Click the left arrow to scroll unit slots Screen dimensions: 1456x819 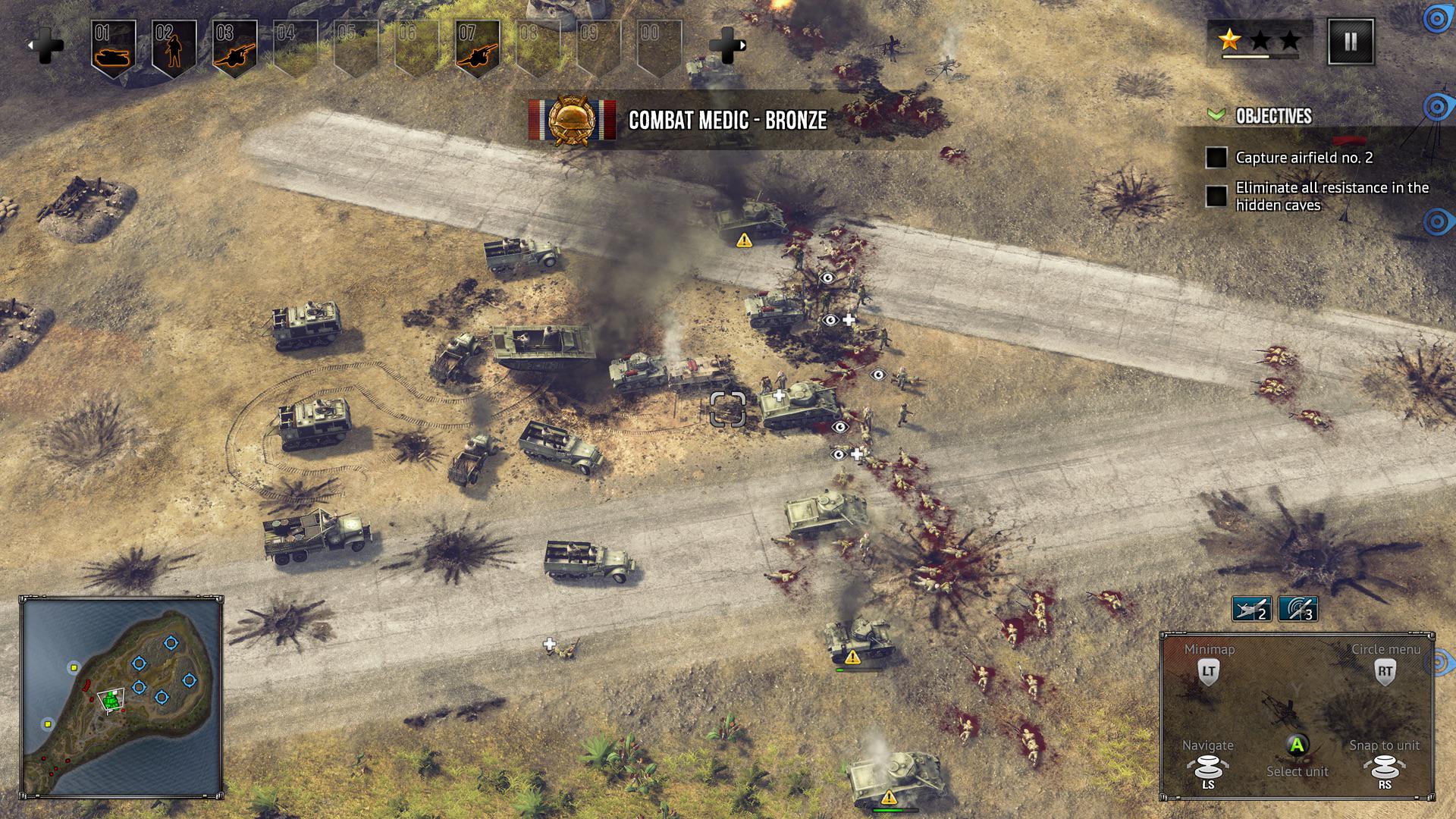31,45
